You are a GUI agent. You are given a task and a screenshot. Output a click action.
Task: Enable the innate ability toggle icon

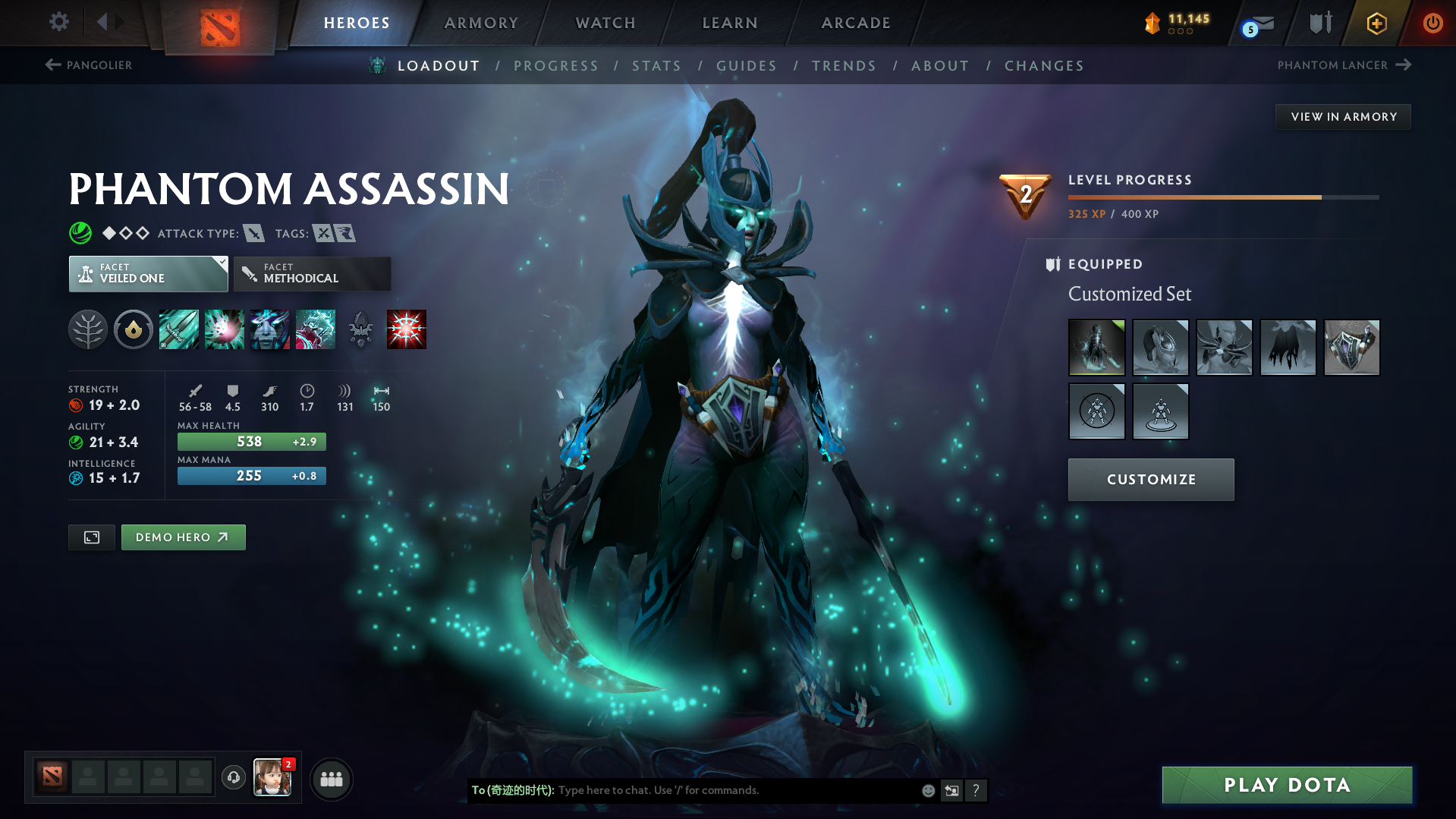[133, 329]
